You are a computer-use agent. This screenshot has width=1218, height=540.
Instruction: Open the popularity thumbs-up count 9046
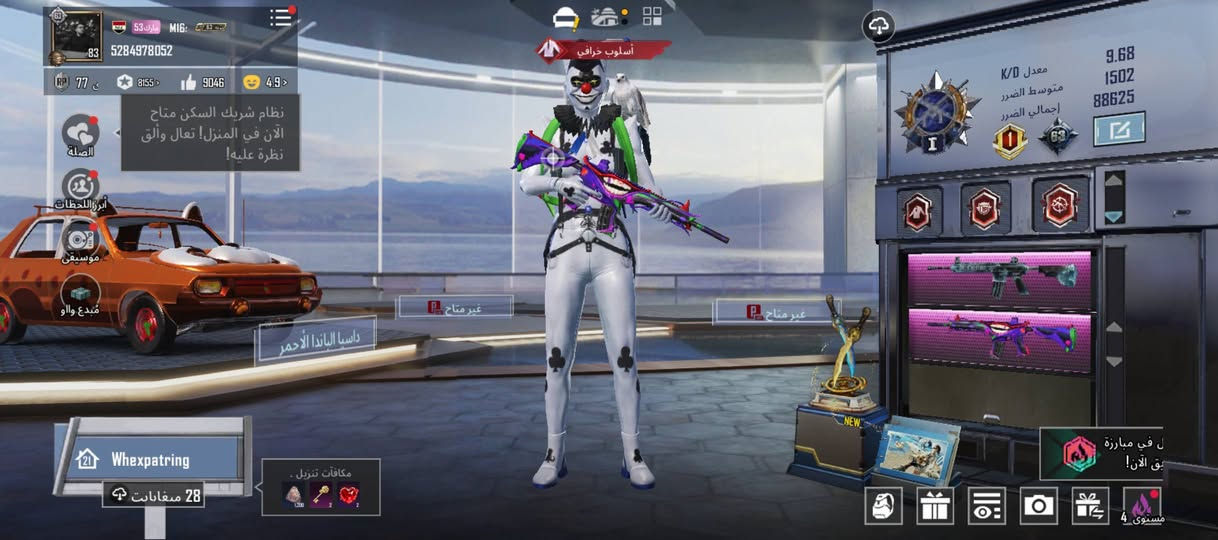(204, 82)
